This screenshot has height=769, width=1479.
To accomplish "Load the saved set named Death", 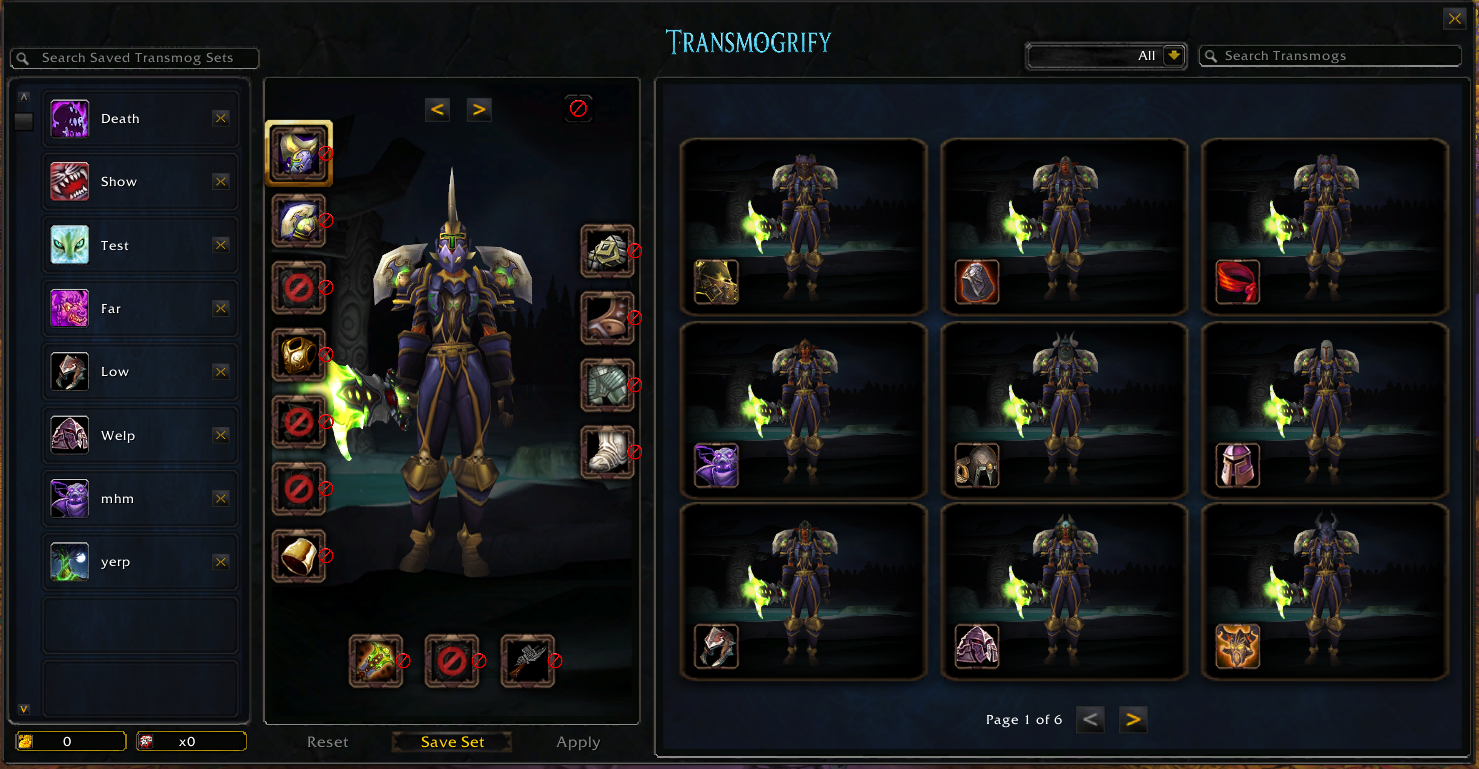I will pos(121,119).
